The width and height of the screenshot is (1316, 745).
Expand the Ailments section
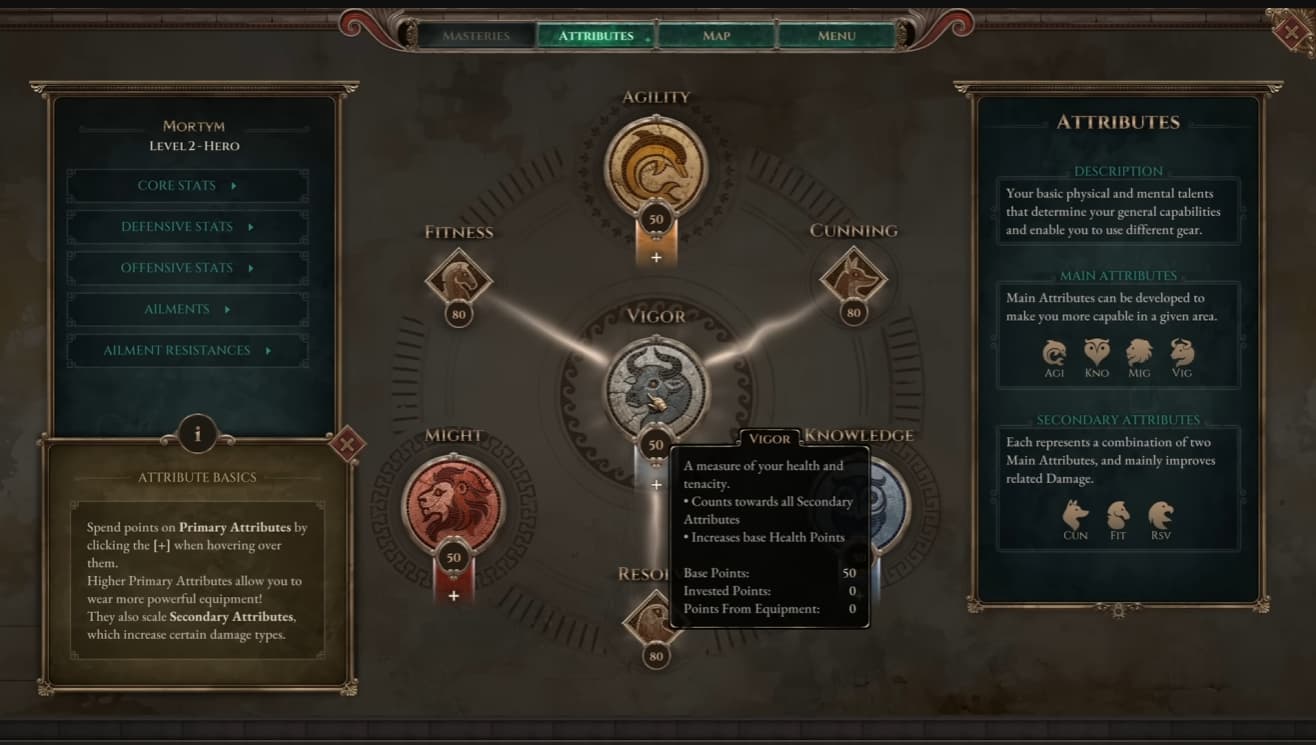[x=187, y=309]
